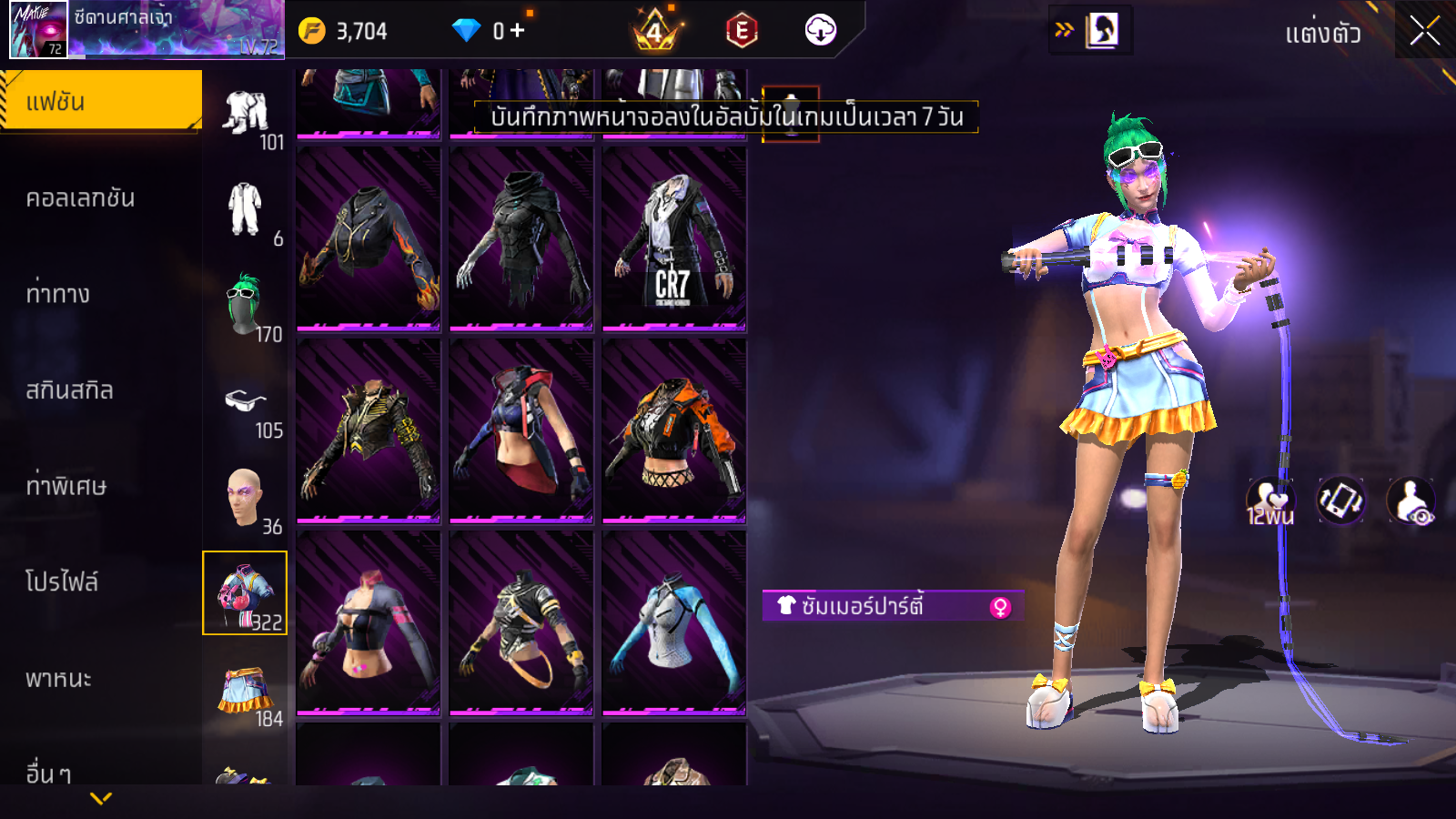Open the glasses accessory category
Screen dimensions: 1456x819
tap(245, 401)
